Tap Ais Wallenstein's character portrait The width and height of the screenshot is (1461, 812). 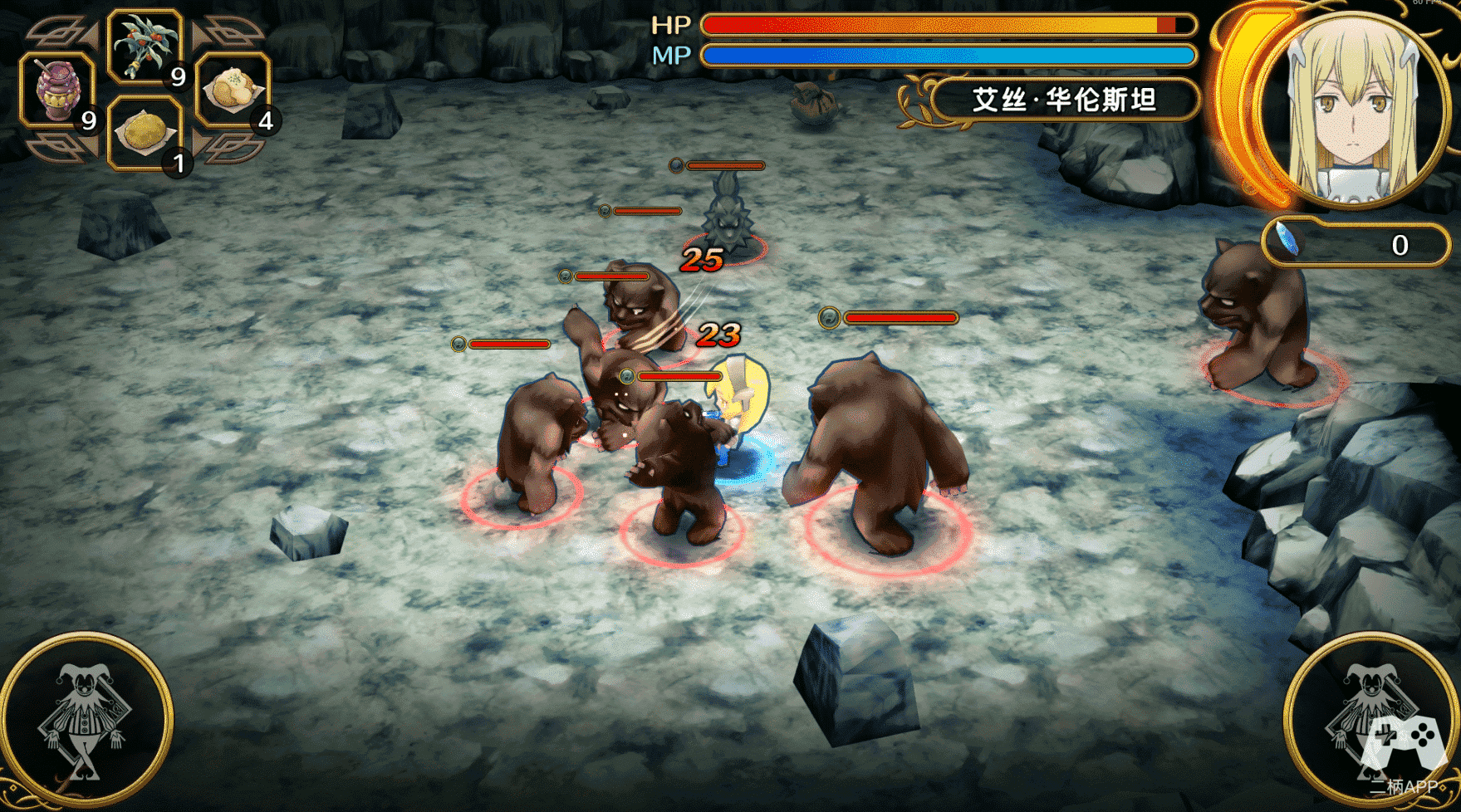click(1352, 112)
